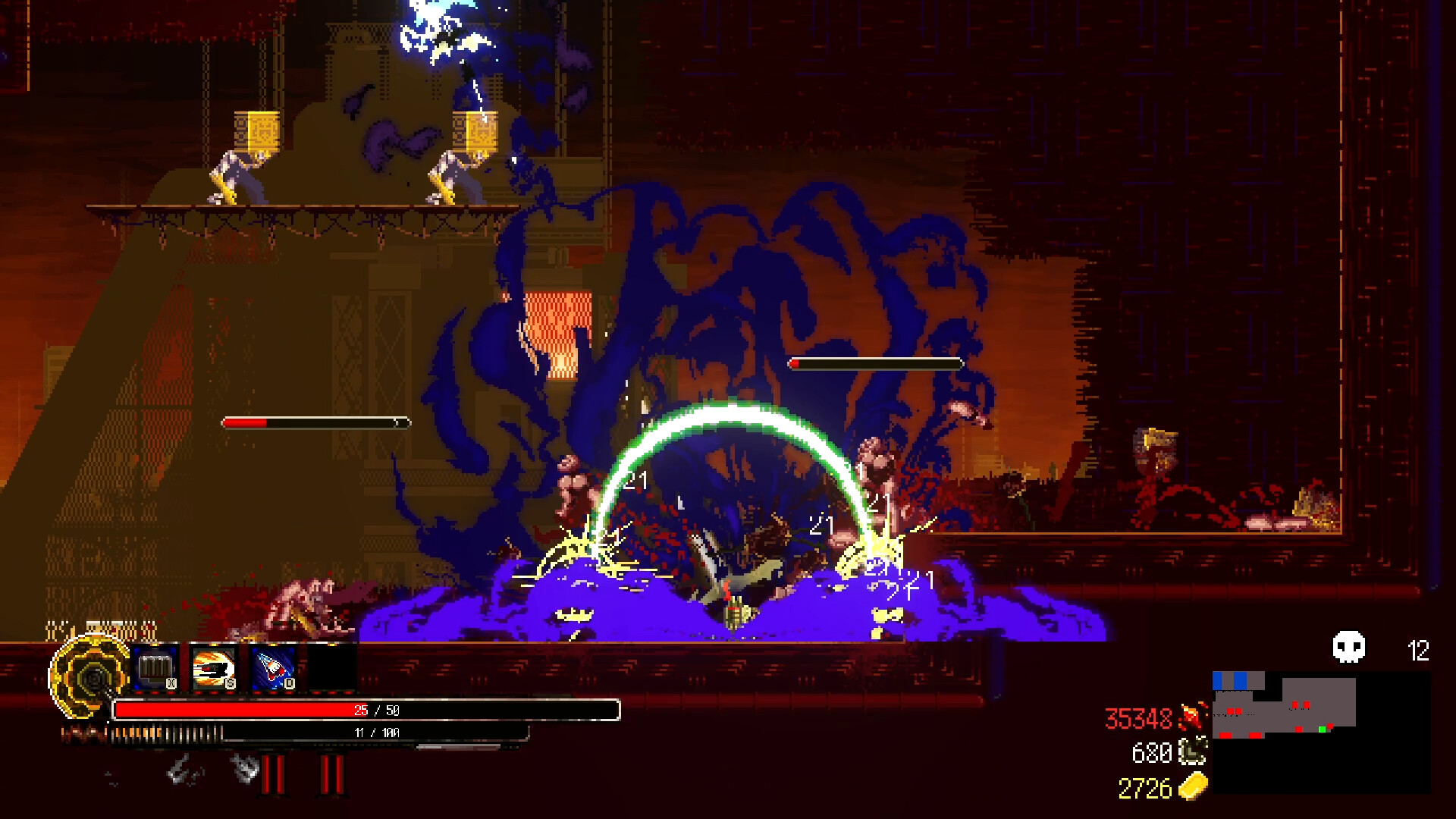This screenshot has height=819, width=1456.
Task: Click the red flame score icon beside 35348
Action: pos(1194,716)
